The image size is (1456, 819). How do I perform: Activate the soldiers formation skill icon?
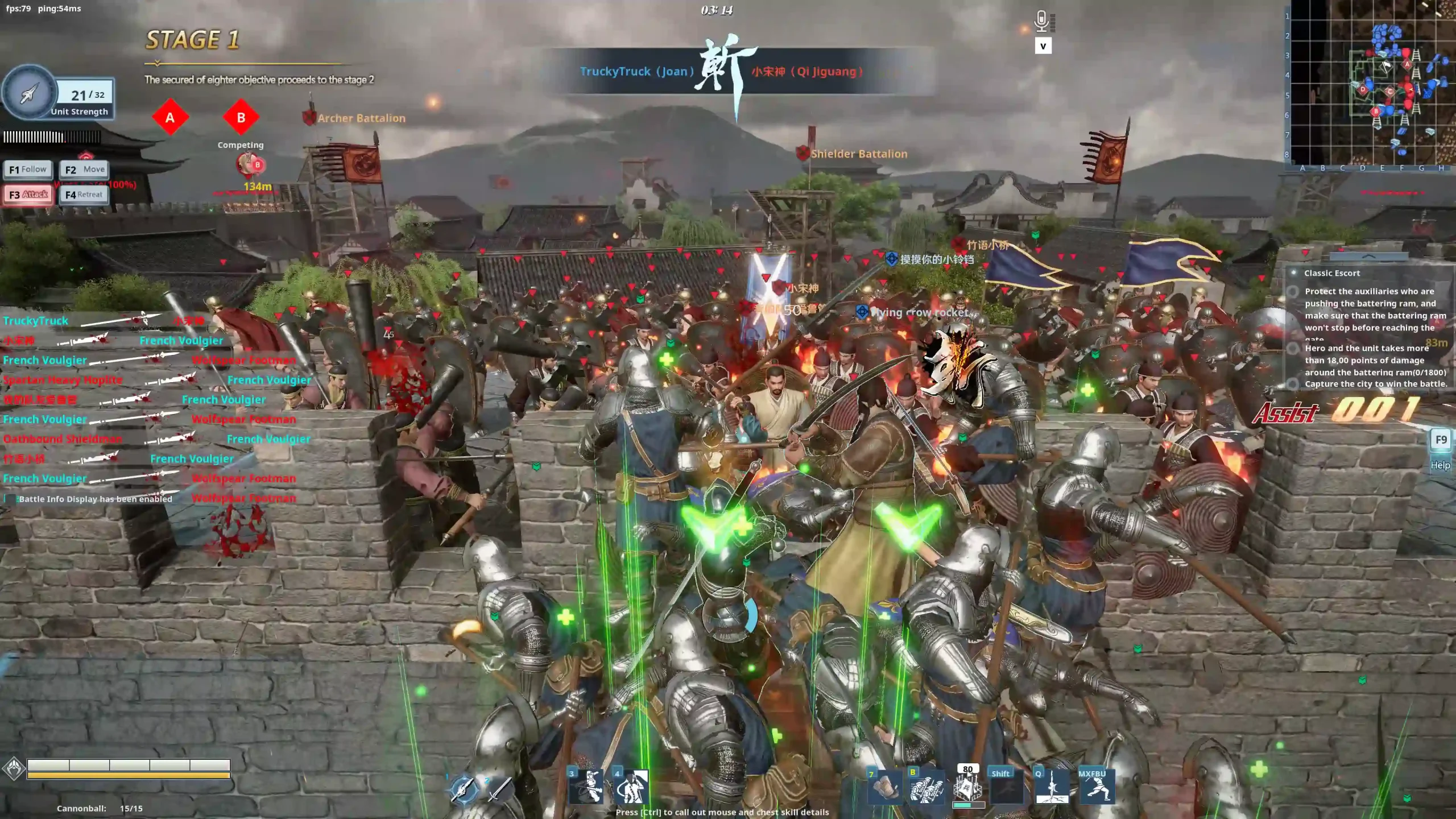(926, 788)
